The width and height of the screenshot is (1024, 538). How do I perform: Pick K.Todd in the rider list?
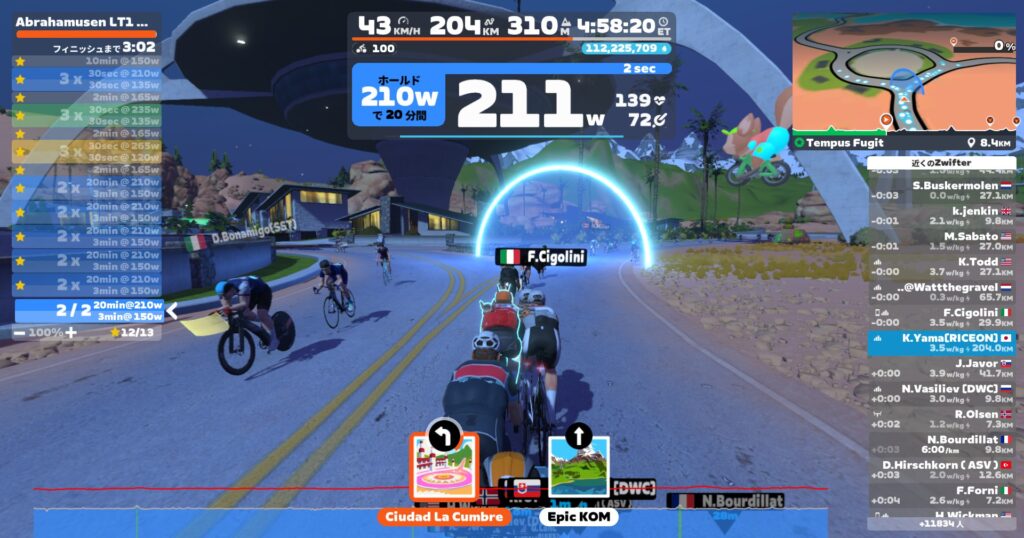941,267
